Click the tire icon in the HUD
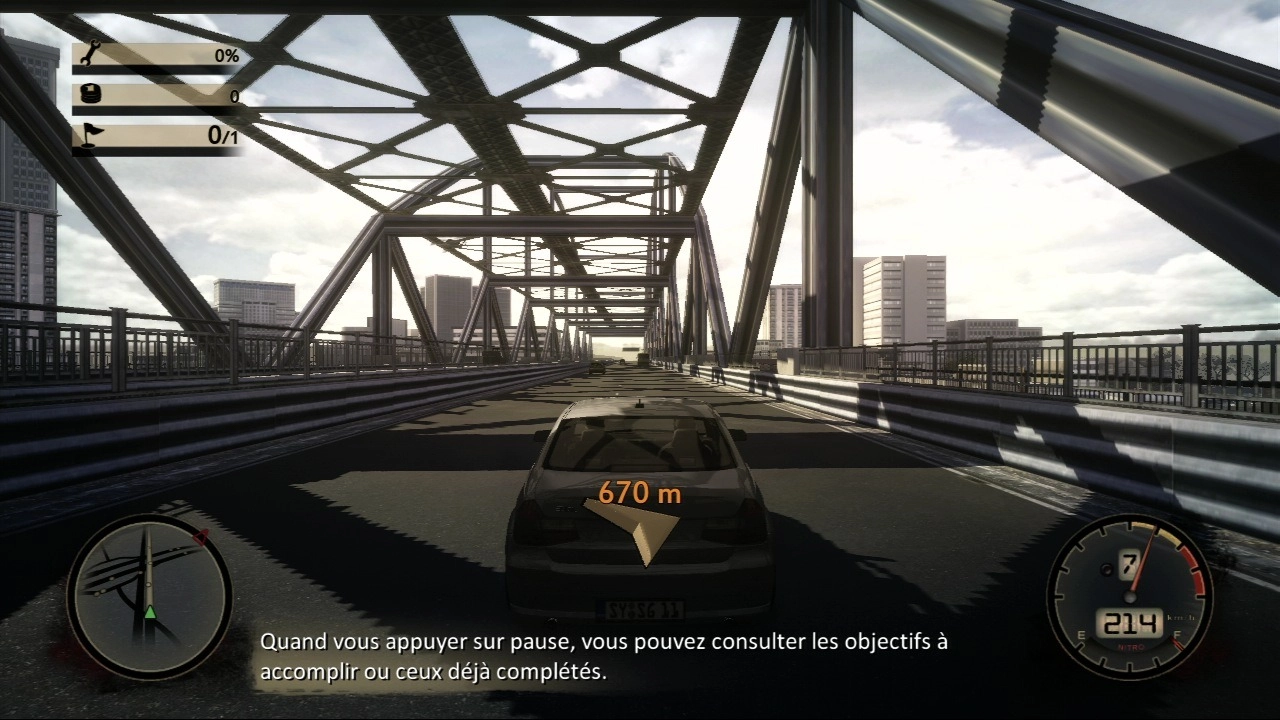Viewport: 1280px width, 720px height. coord(89,96)
